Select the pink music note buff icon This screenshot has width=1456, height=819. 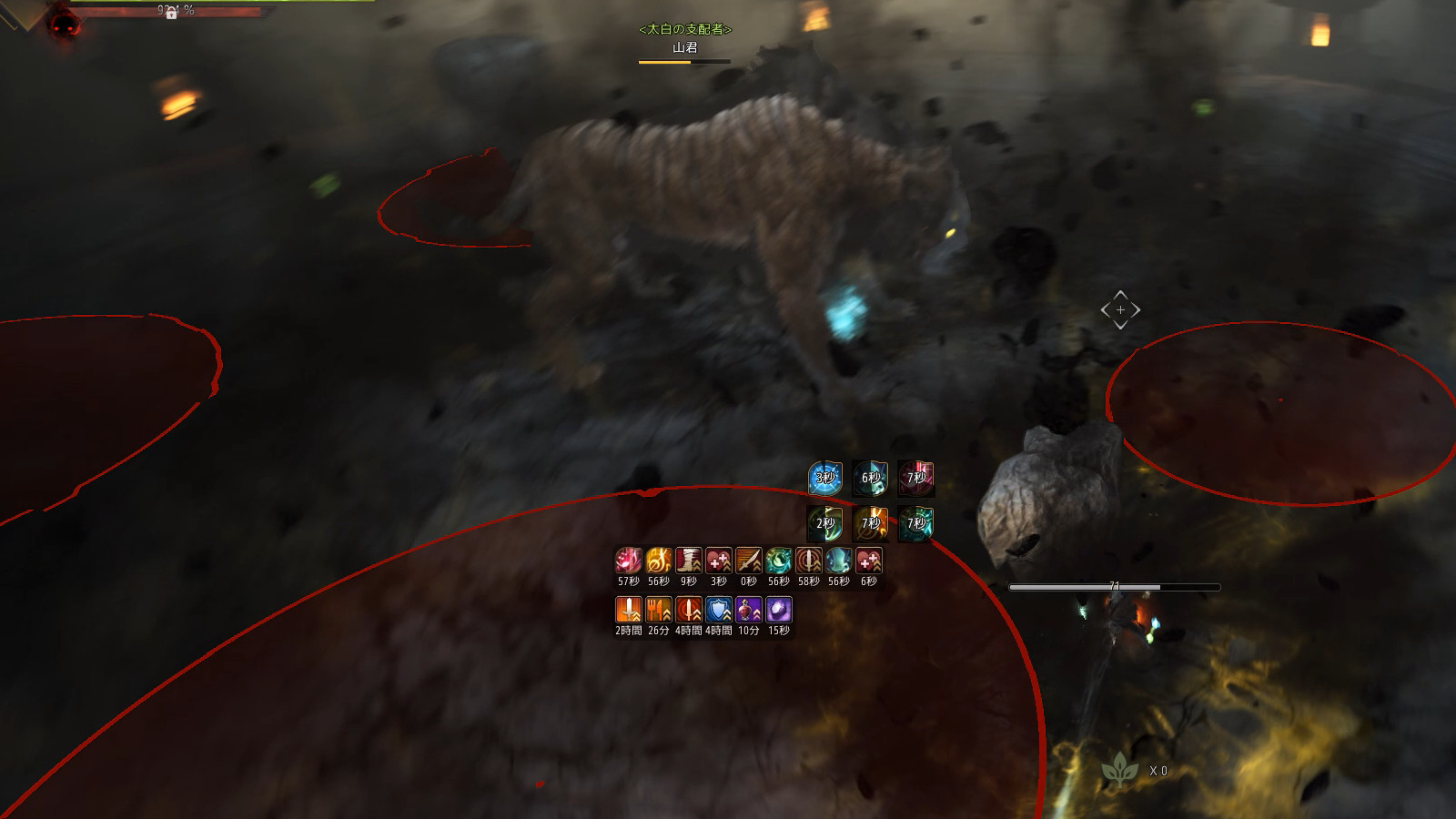628,561
